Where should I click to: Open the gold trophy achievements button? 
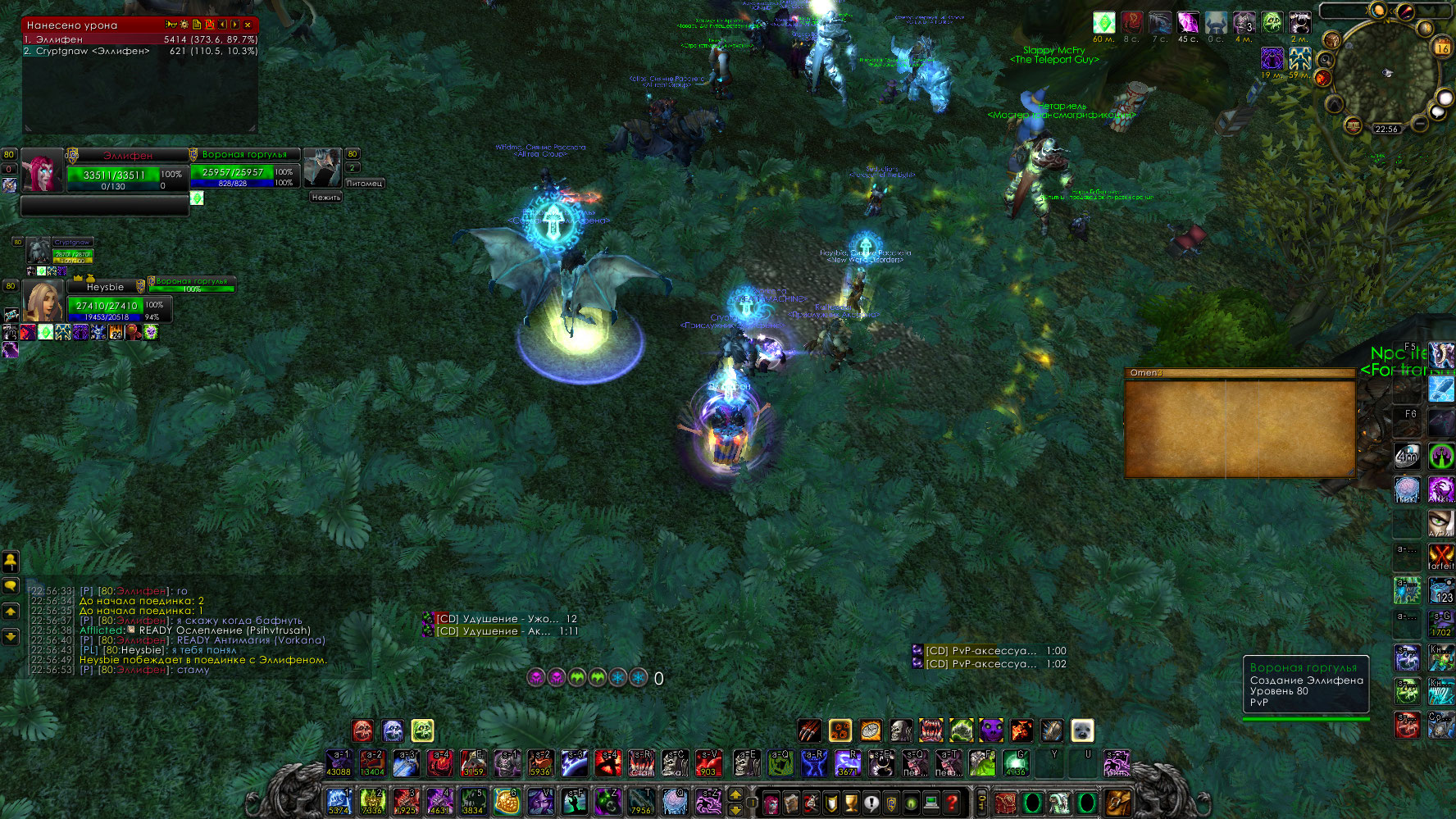coord(851,802)
